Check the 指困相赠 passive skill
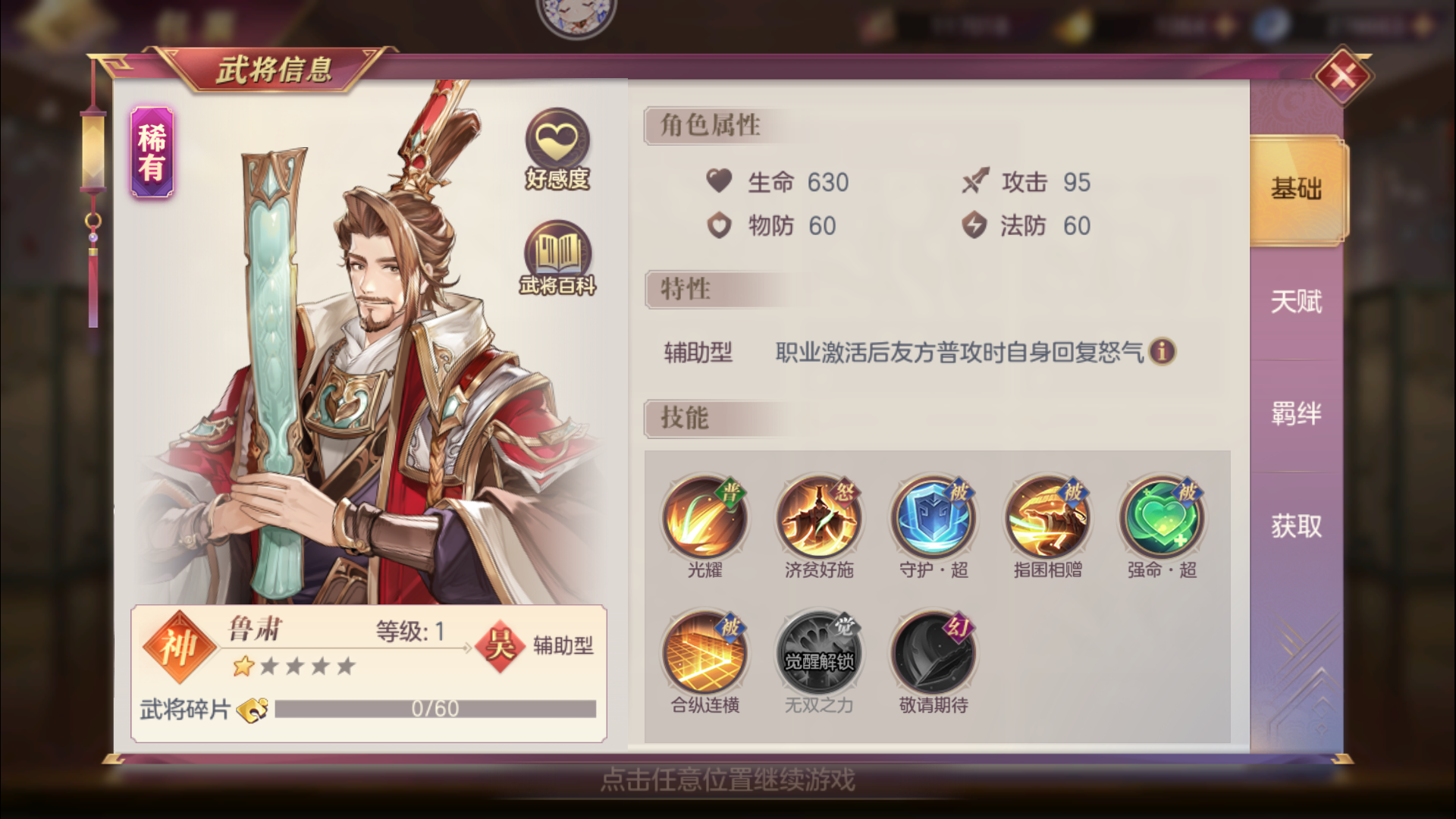Image resolution: width=1456 pixels, height=819 pixels. point(1046,518)
